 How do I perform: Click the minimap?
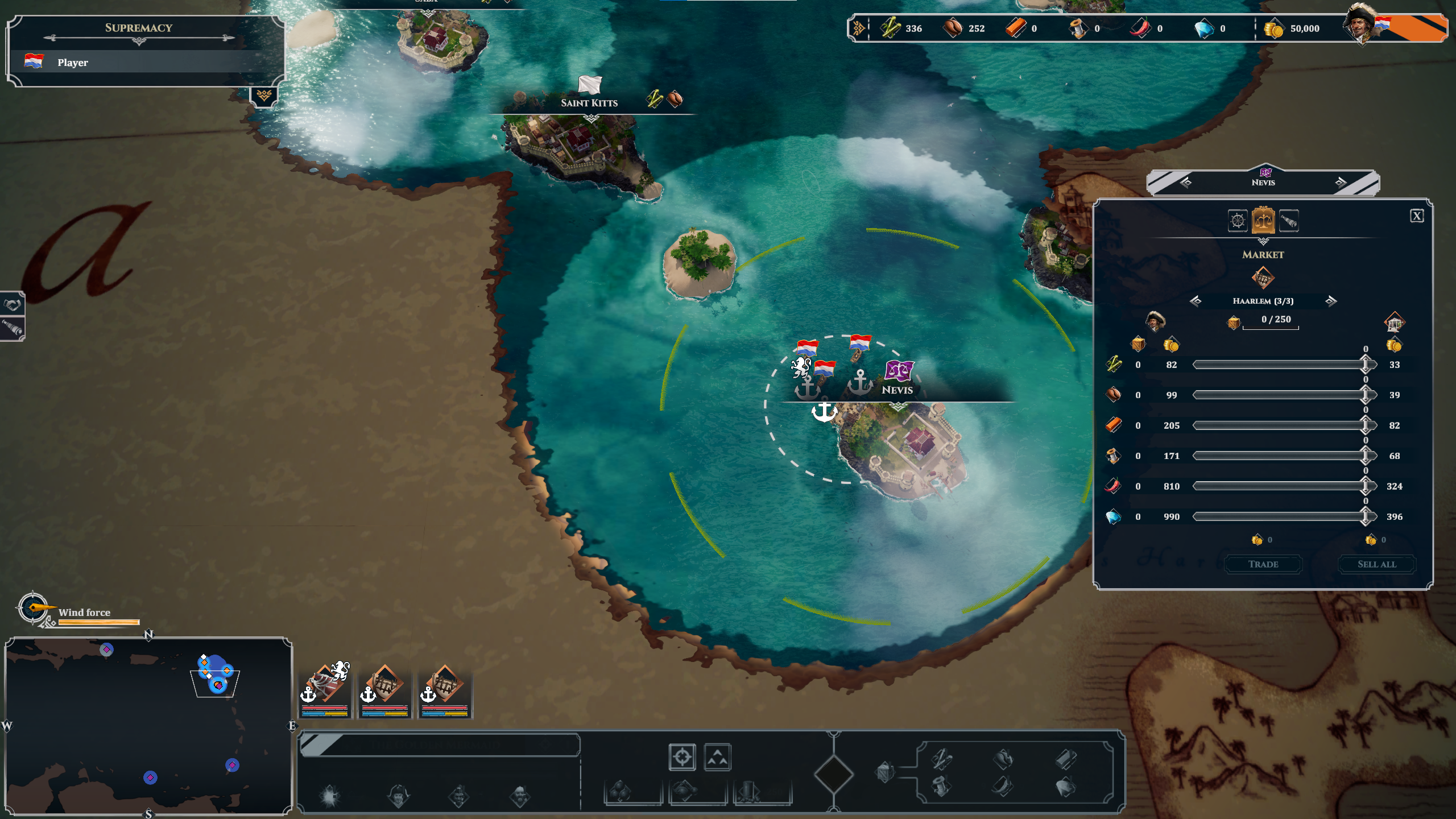coord(148,726)
